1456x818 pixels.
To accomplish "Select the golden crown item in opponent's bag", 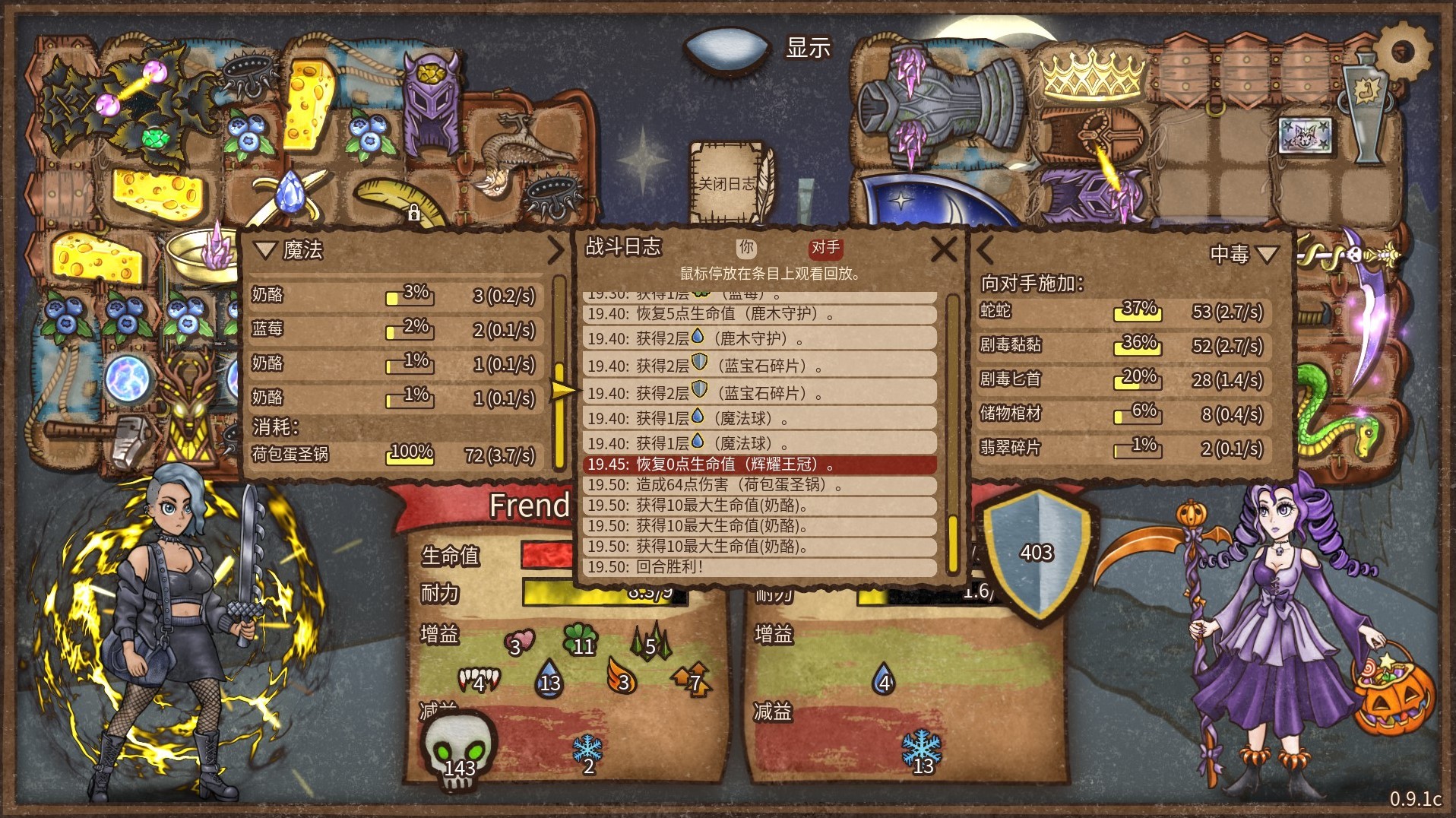I will [1092, 74].
